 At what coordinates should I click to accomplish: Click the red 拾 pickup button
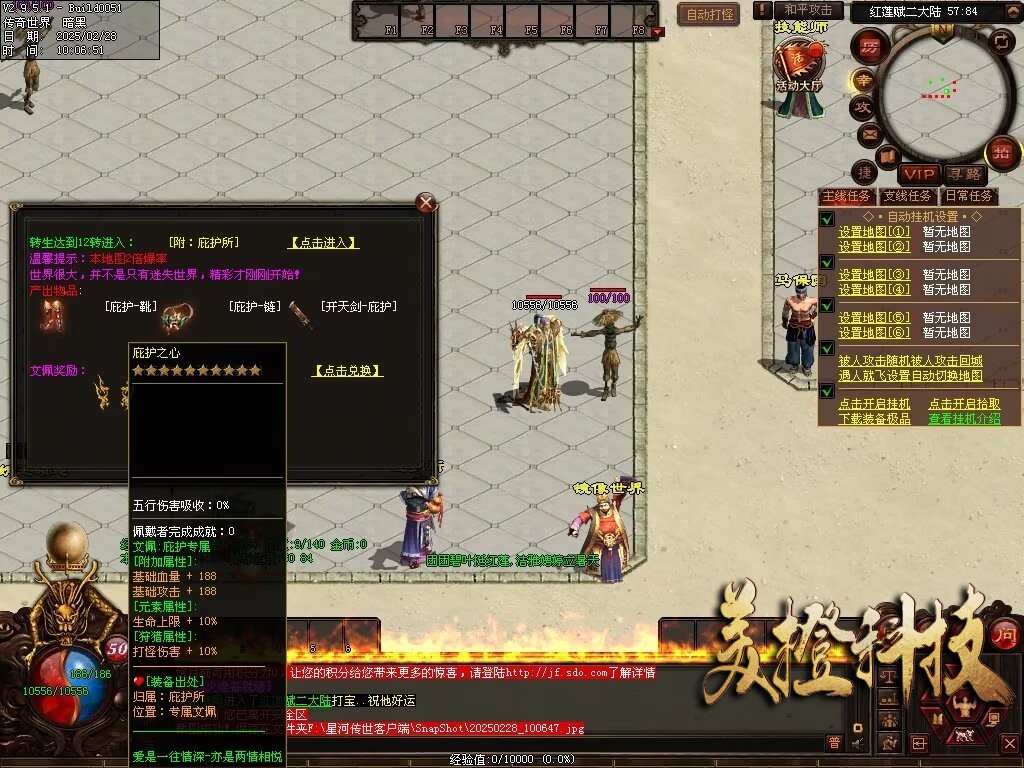click(1001, 153)
